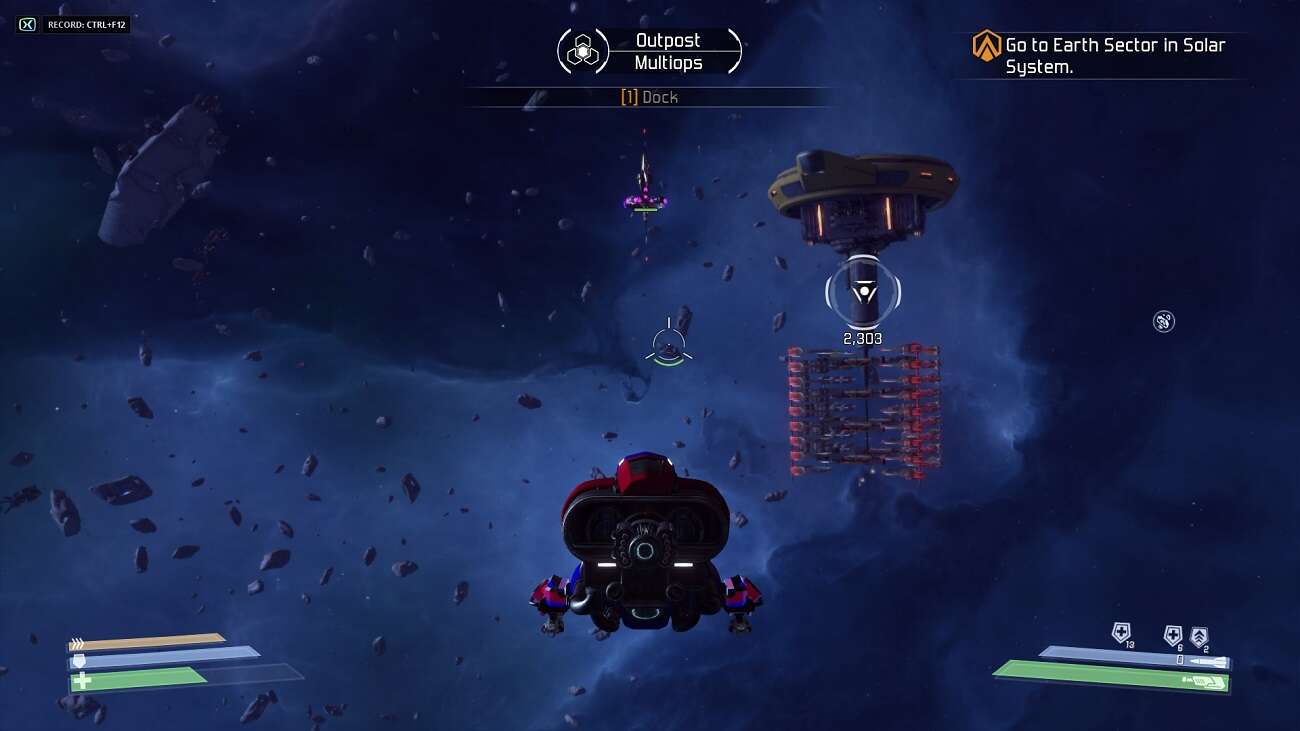Click the green cross icon on hull bar
The height and width of the screenshot is (731, 1300).
[82, 679]
